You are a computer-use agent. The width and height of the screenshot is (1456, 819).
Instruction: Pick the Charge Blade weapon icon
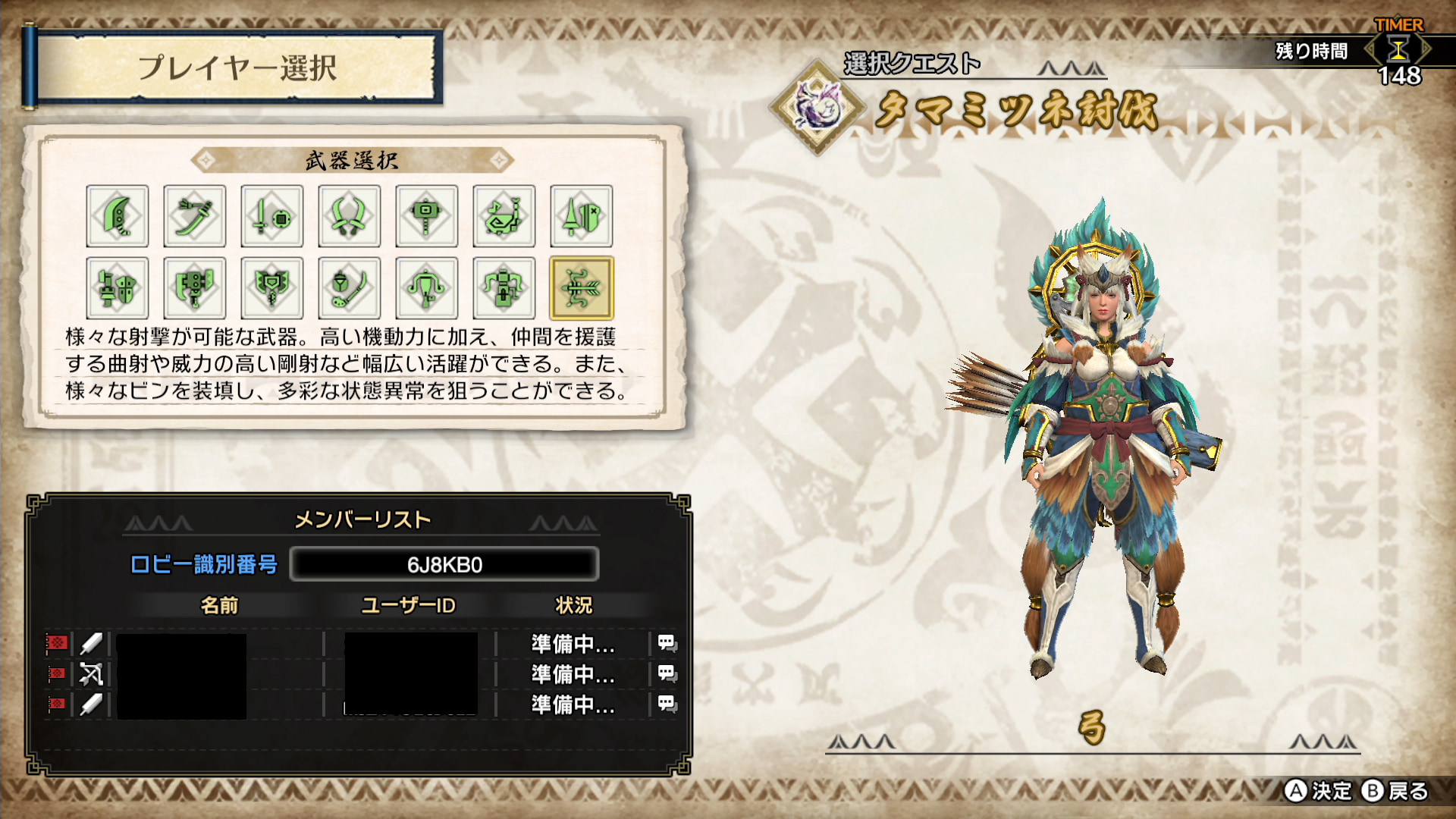[272, 288]
